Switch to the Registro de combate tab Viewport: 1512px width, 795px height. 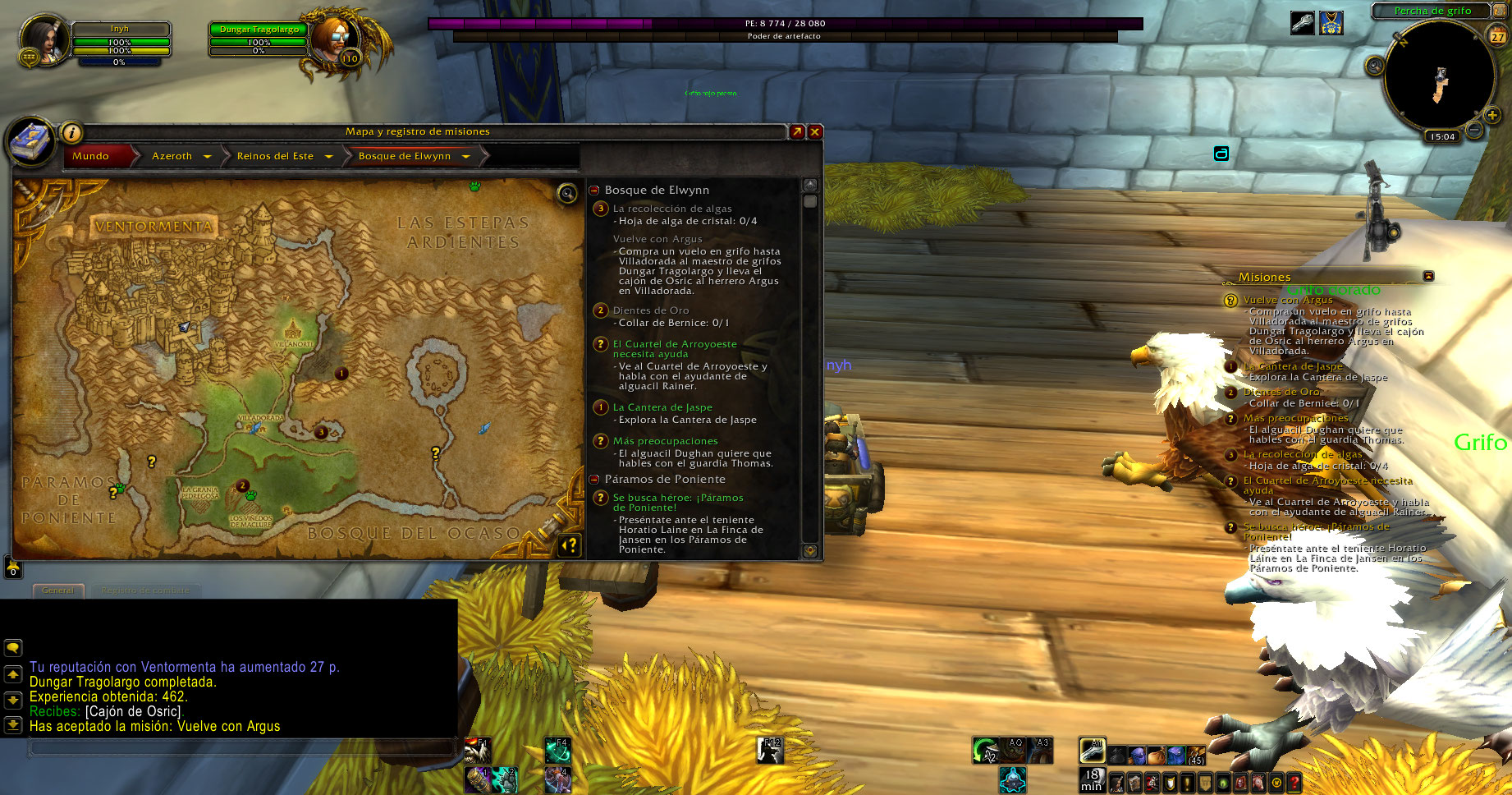145,591
